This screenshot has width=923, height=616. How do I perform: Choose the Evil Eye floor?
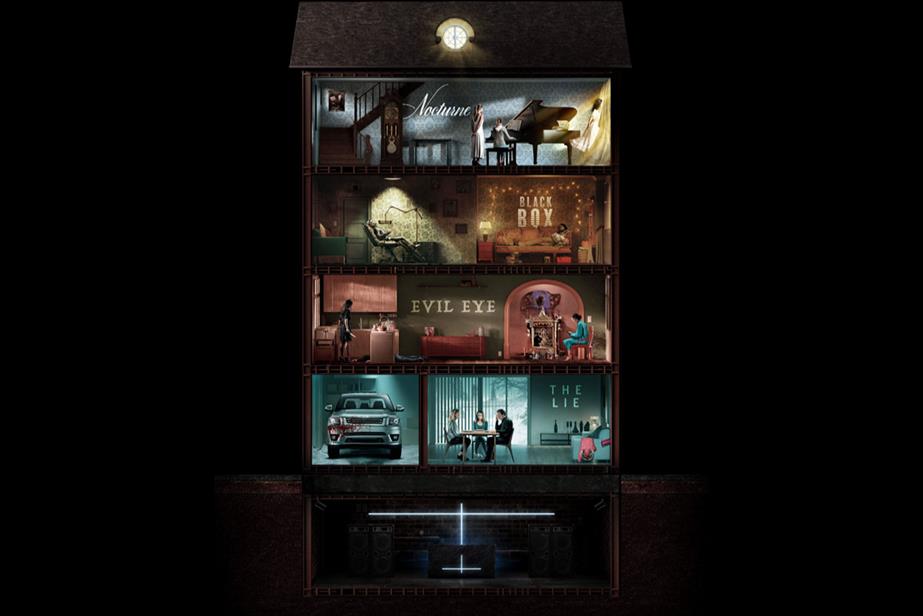(461, 317)
